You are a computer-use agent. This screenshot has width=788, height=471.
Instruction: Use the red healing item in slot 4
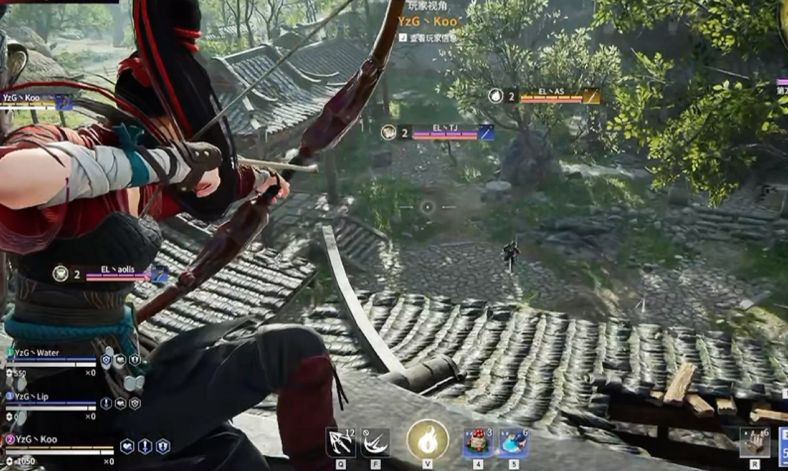point(478,442)
